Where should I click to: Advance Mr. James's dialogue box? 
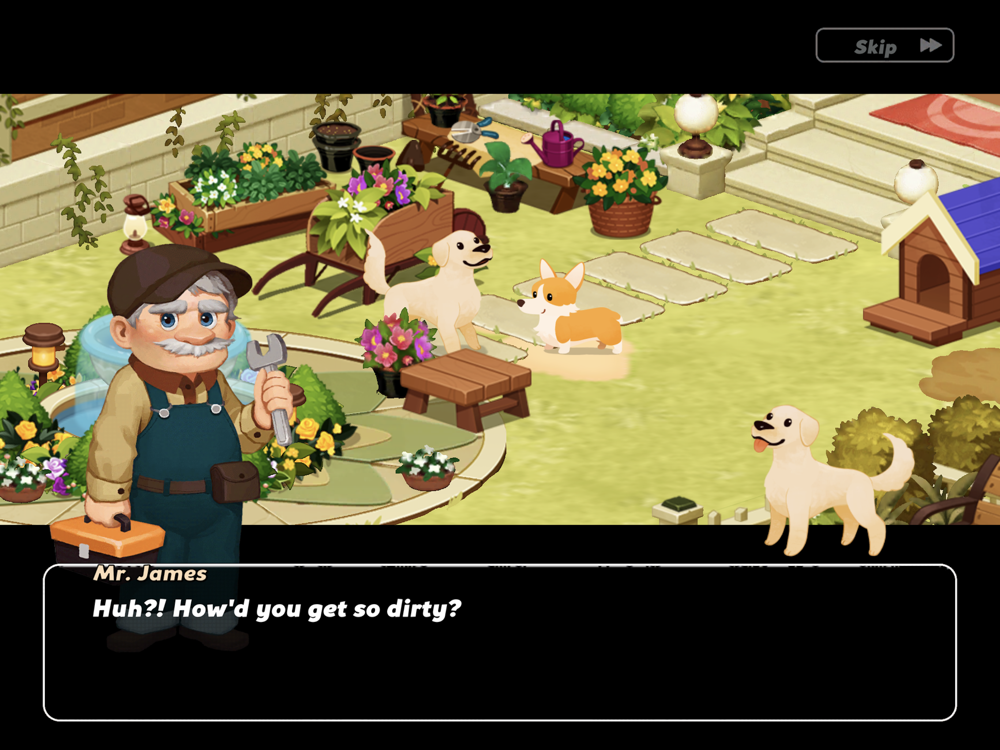point(500,643)
